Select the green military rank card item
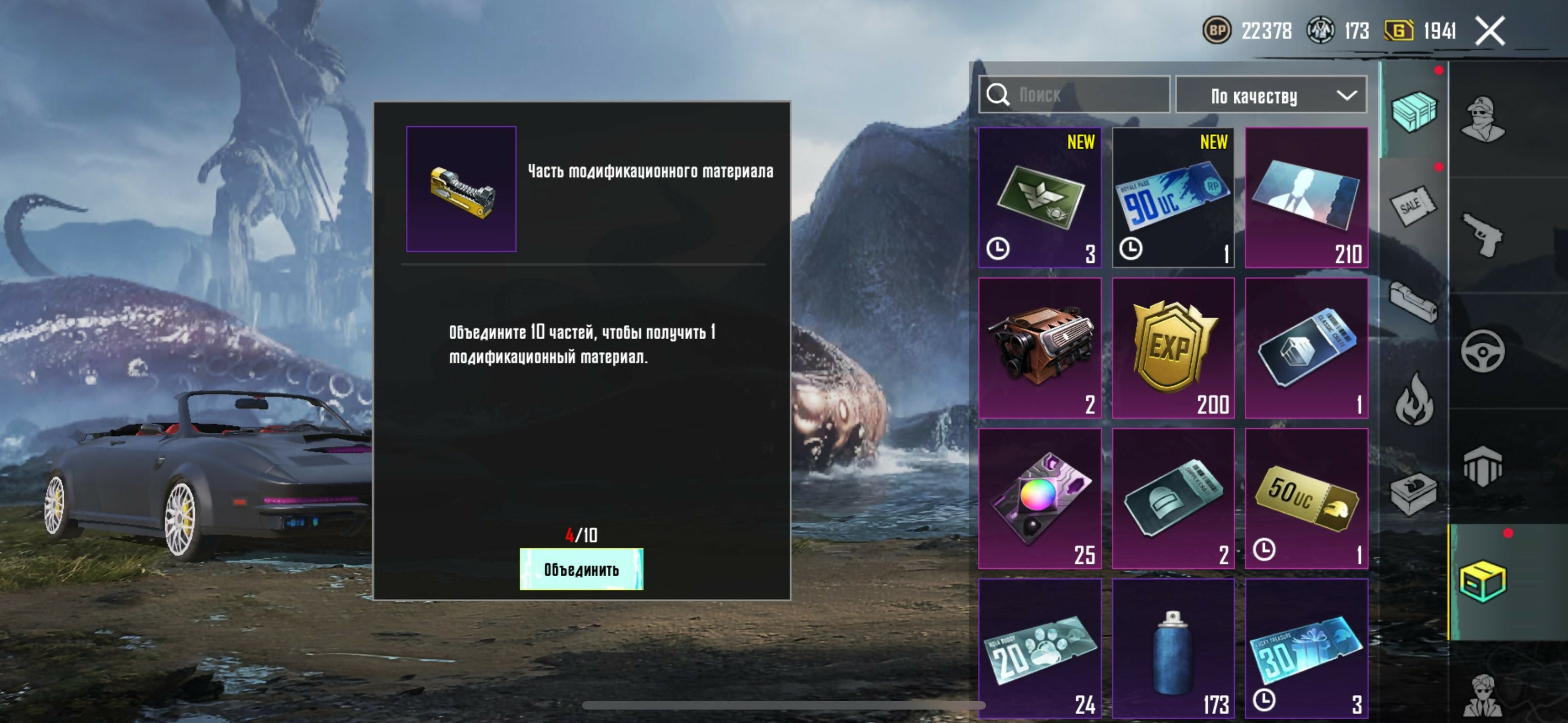Viewport: 1568px width, 723px height. point(1040,197)
